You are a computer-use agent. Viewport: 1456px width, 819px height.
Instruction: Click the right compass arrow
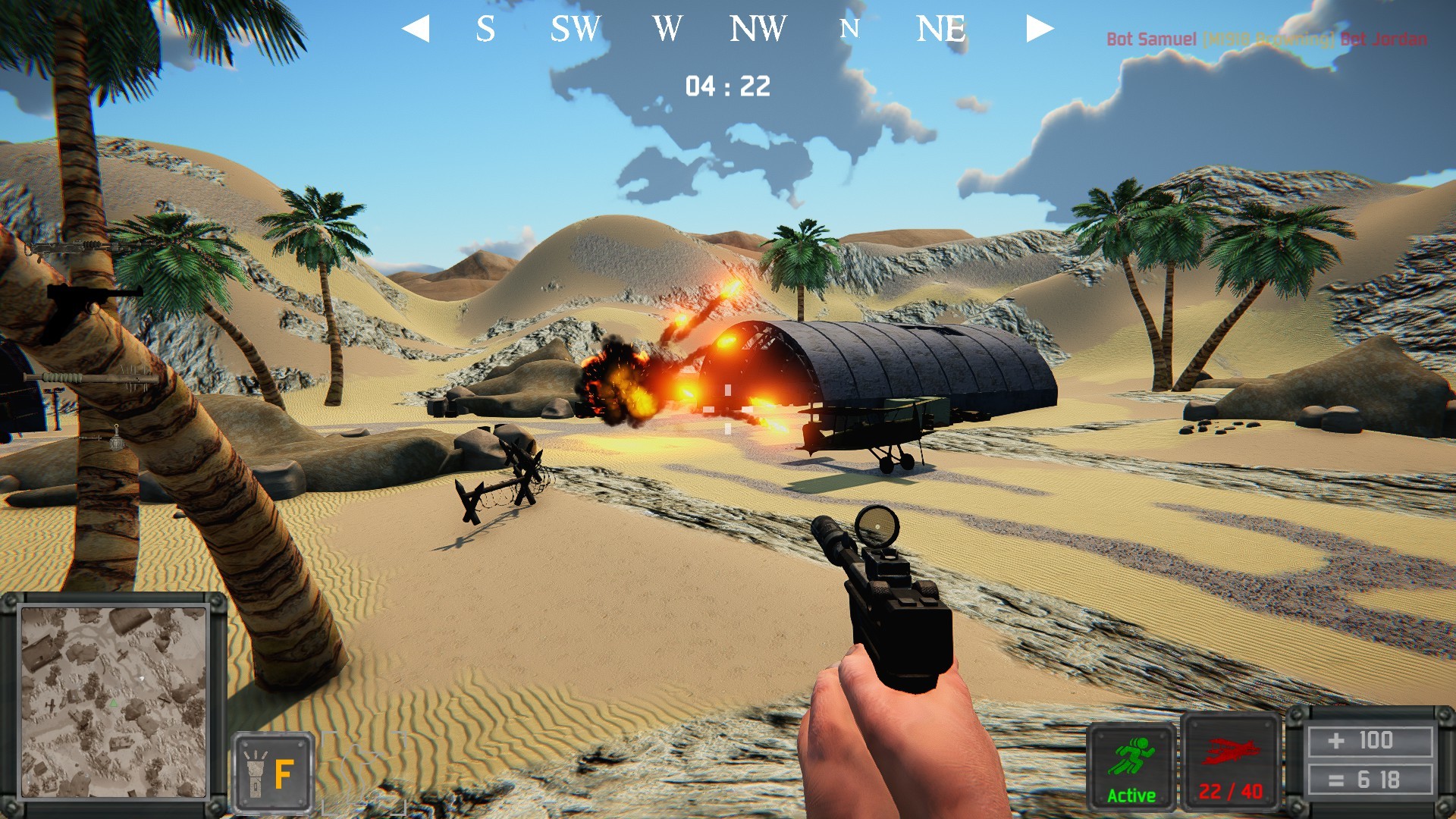pyautogui.click(x=1040, y=29)
